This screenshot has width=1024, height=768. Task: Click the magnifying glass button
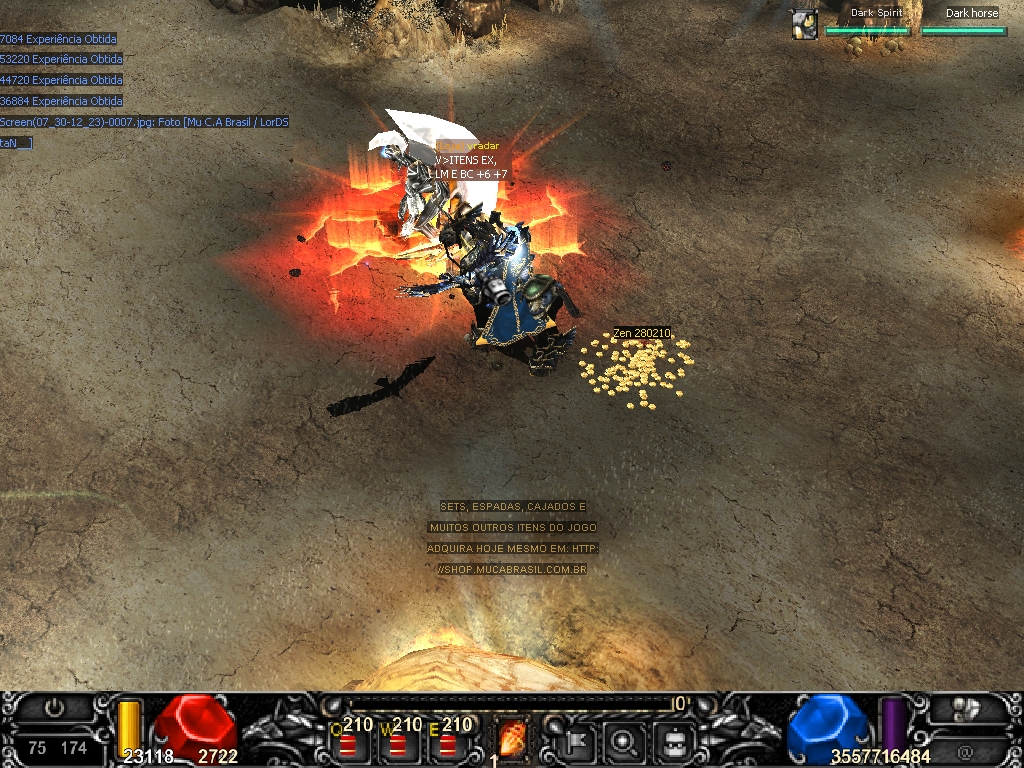625,741
